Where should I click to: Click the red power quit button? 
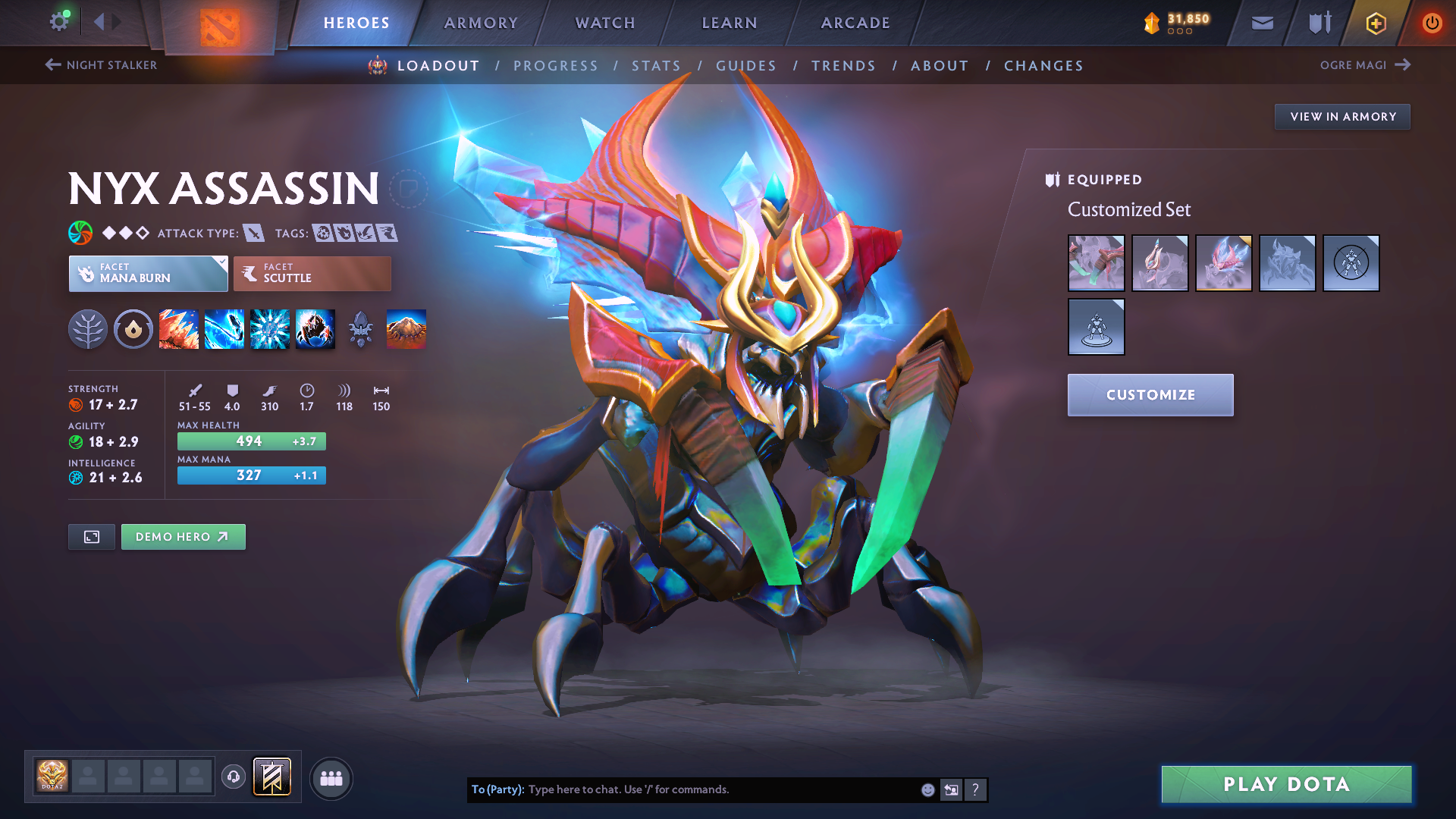tap(1432, 23)
